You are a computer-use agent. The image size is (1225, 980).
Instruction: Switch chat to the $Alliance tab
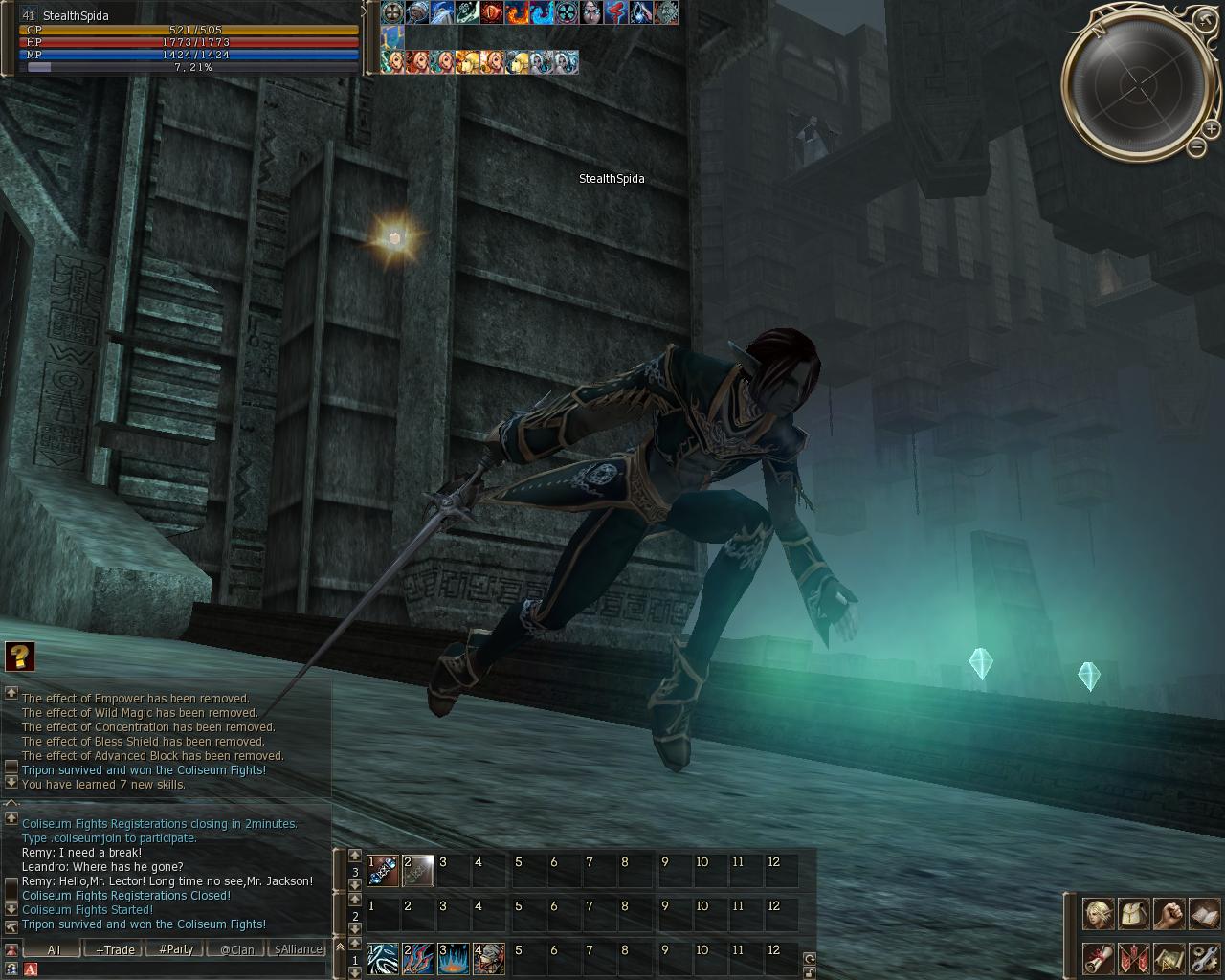coord(298,949)
